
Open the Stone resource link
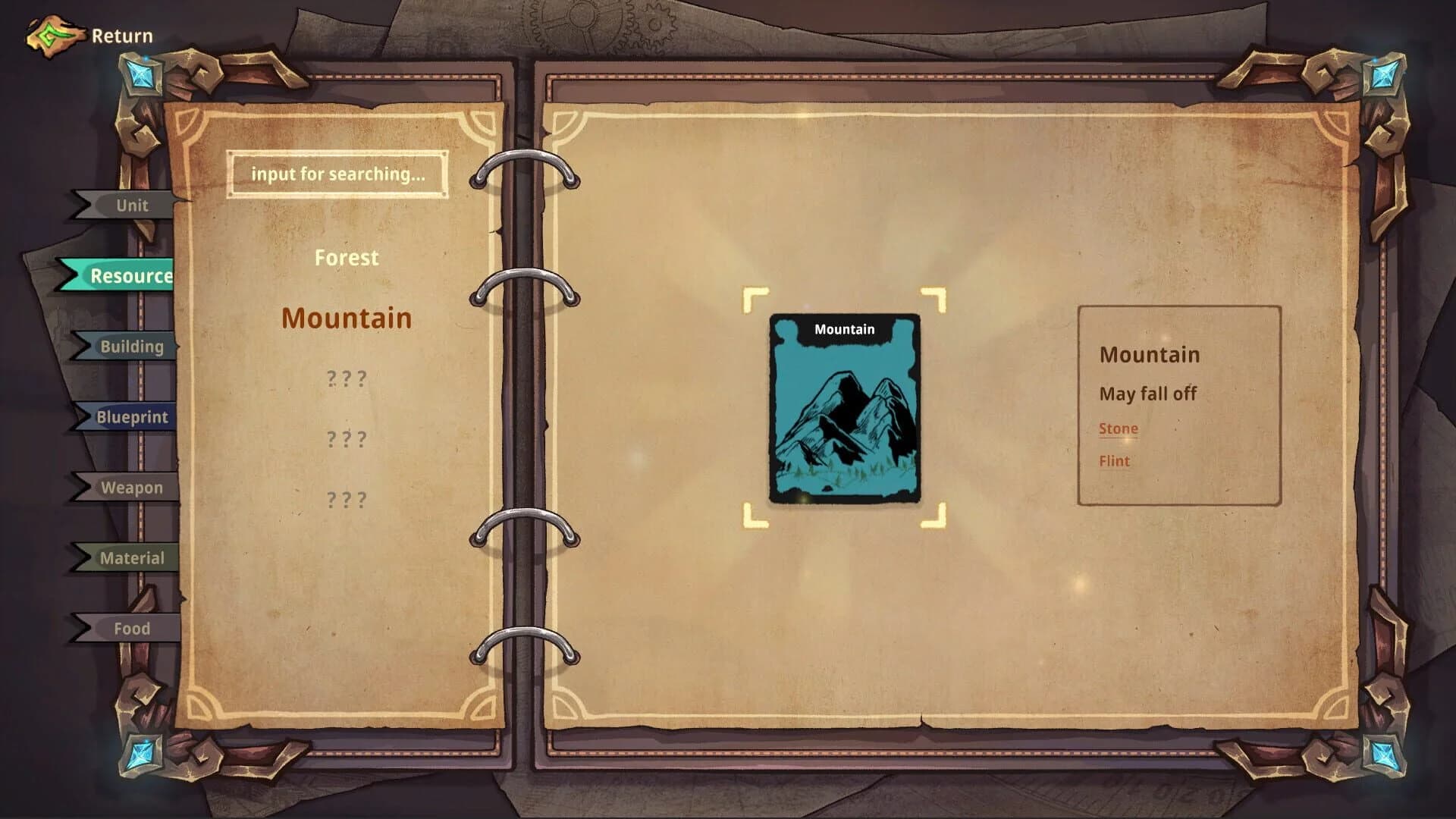1118,428
